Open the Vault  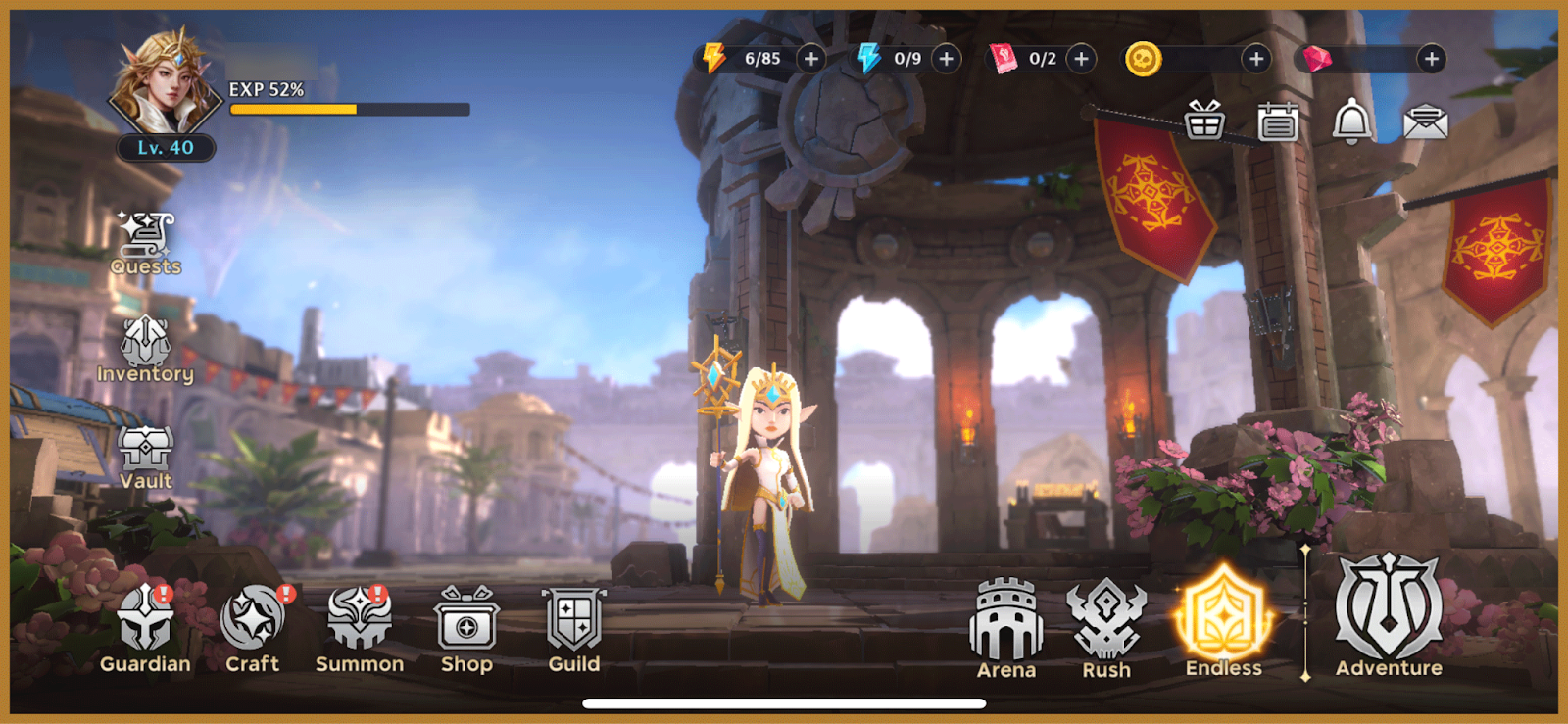coord(145,456)
